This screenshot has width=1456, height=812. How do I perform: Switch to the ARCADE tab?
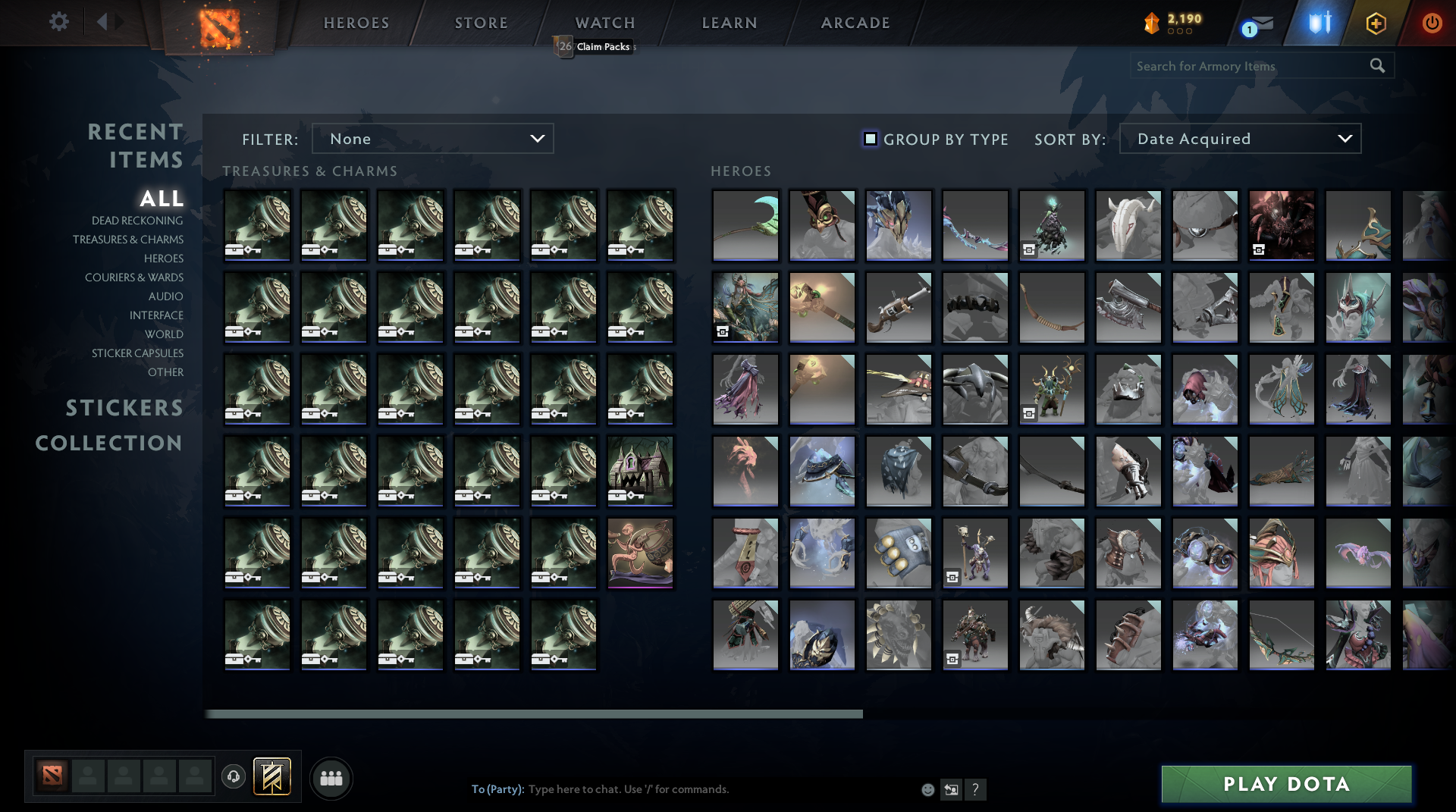pos(855,23)
